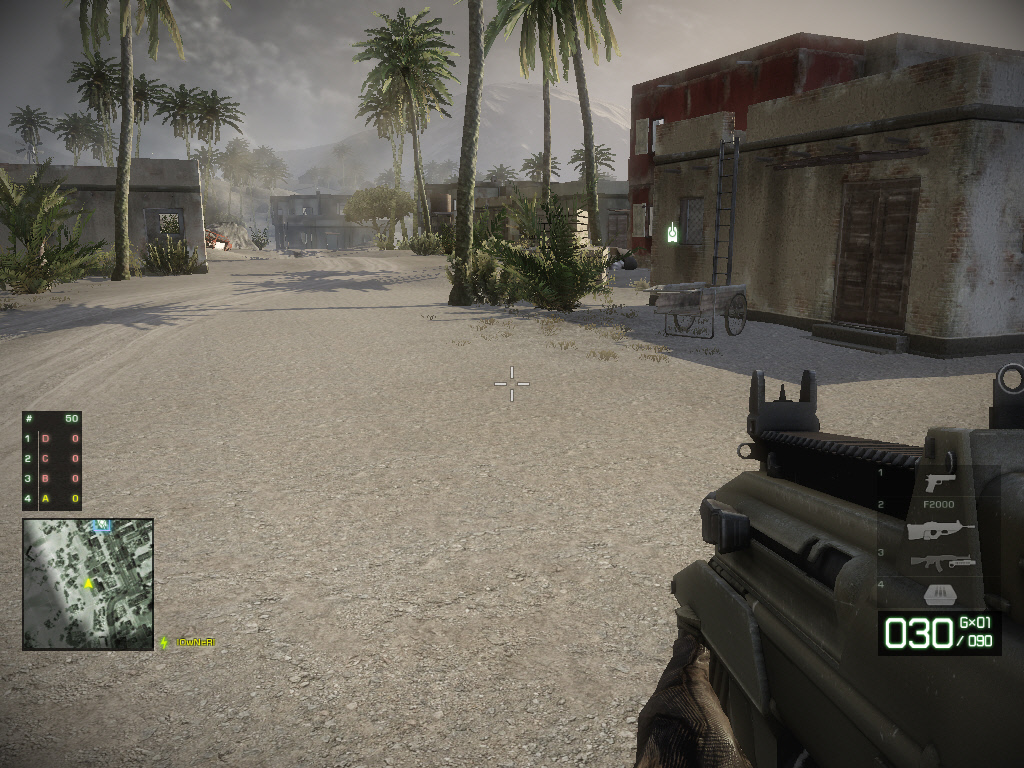Choose the rifle with grenade launcher slot
This screenshot has width=1024, height=768.
point(941,563)
